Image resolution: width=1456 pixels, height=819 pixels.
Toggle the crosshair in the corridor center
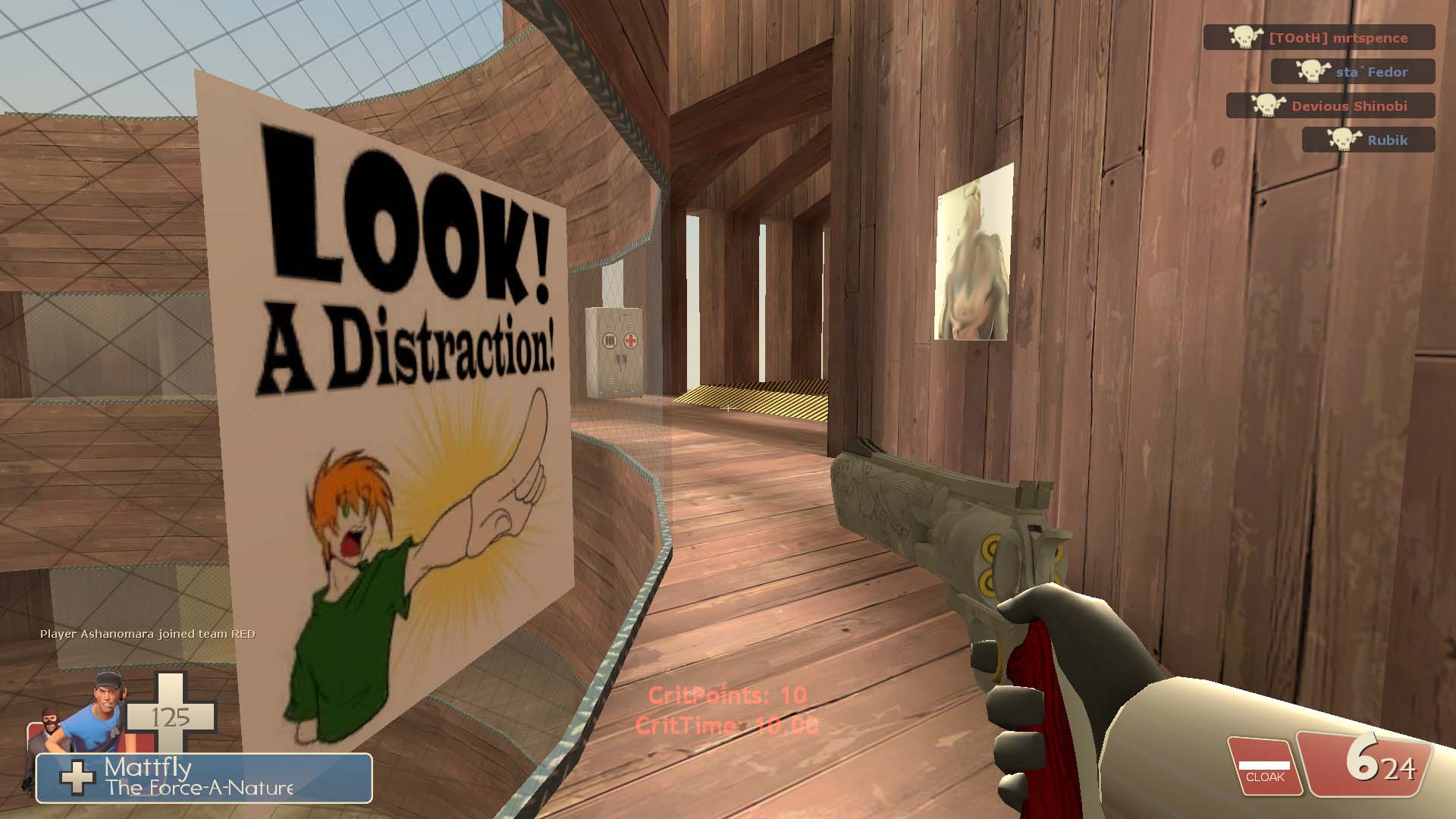pyautogui.click(x=726, y=407)
